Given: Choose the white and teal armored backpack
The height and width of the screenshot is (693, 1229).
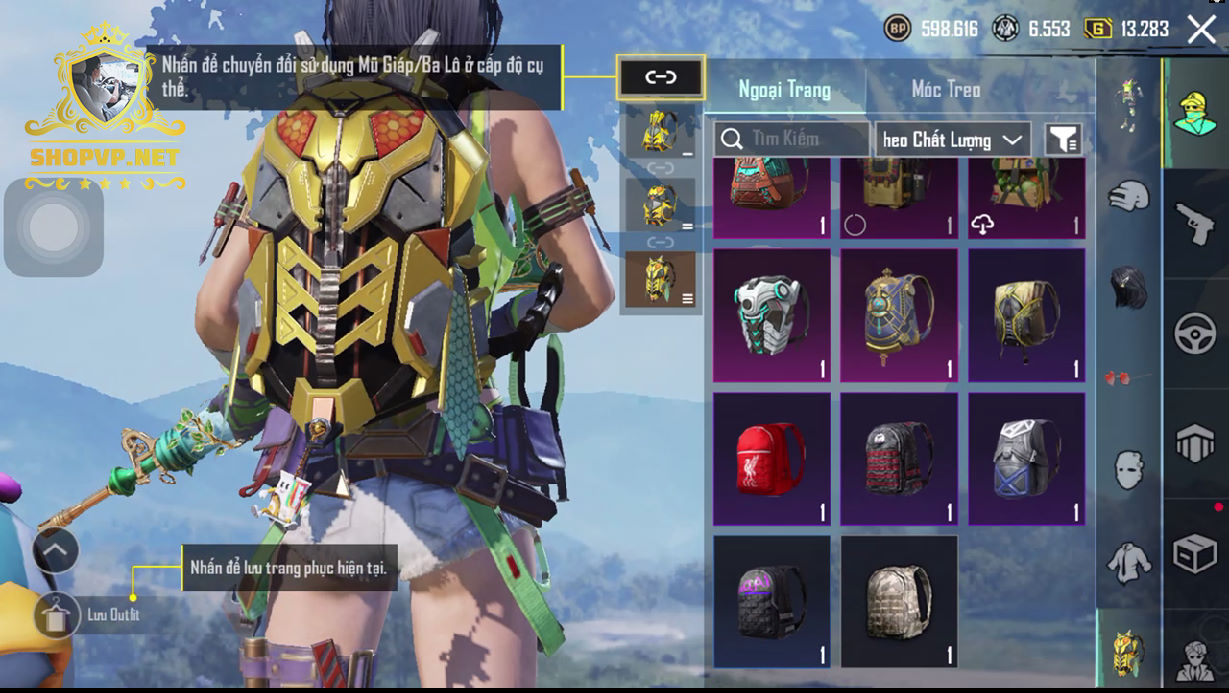Looking at the screenshot, I should pyautogui.click(x=771, y=315).
